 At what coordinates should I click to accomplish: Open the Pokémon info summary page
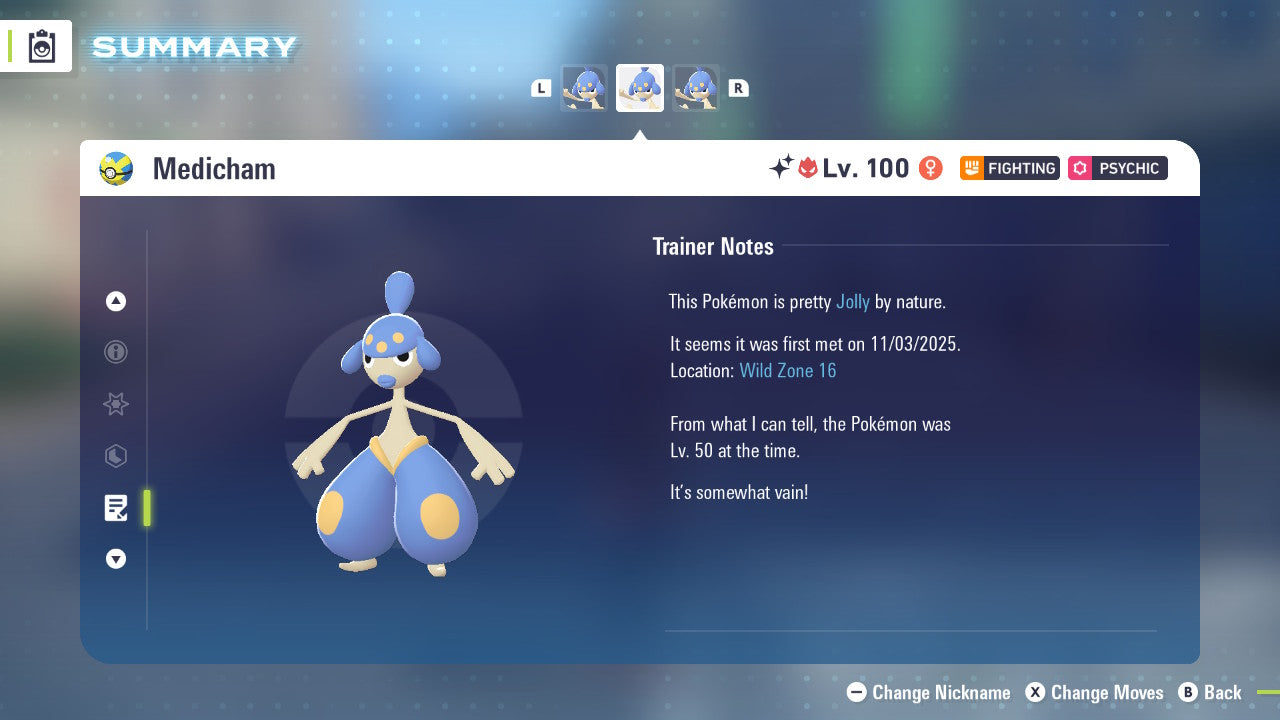click(x=116, y=353)
